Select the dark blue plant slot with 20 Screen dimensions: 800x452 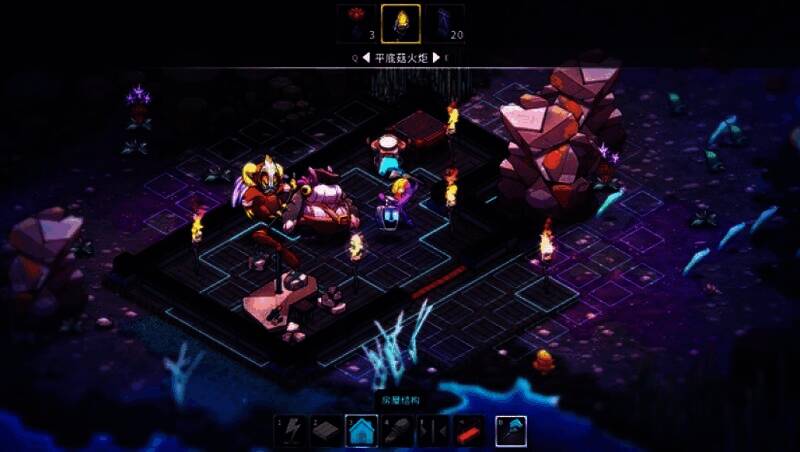pyautogui.click(x=444, y=22)
